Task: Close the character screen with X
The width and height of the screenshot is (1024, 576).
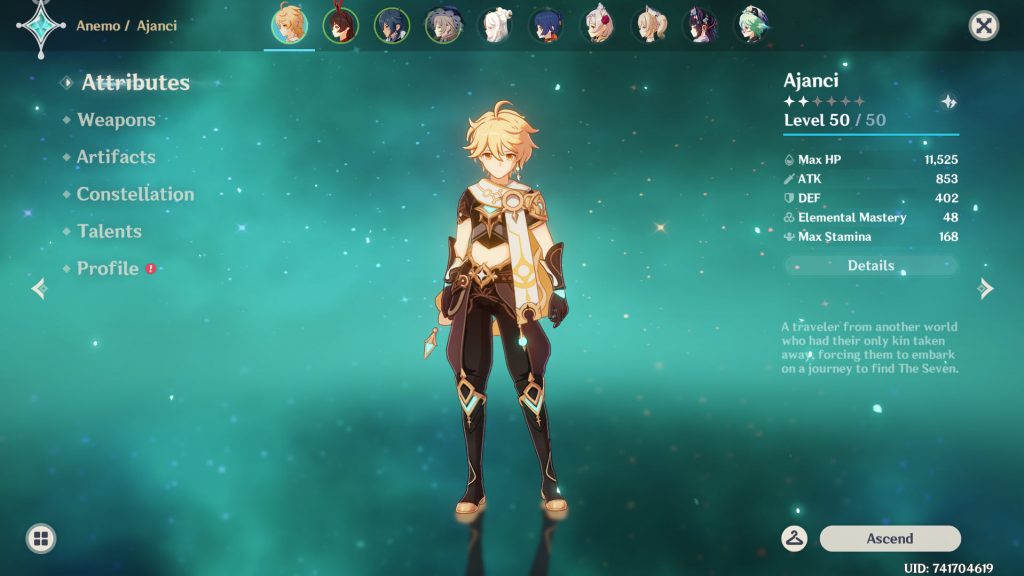Action: [x=984, y=26]
